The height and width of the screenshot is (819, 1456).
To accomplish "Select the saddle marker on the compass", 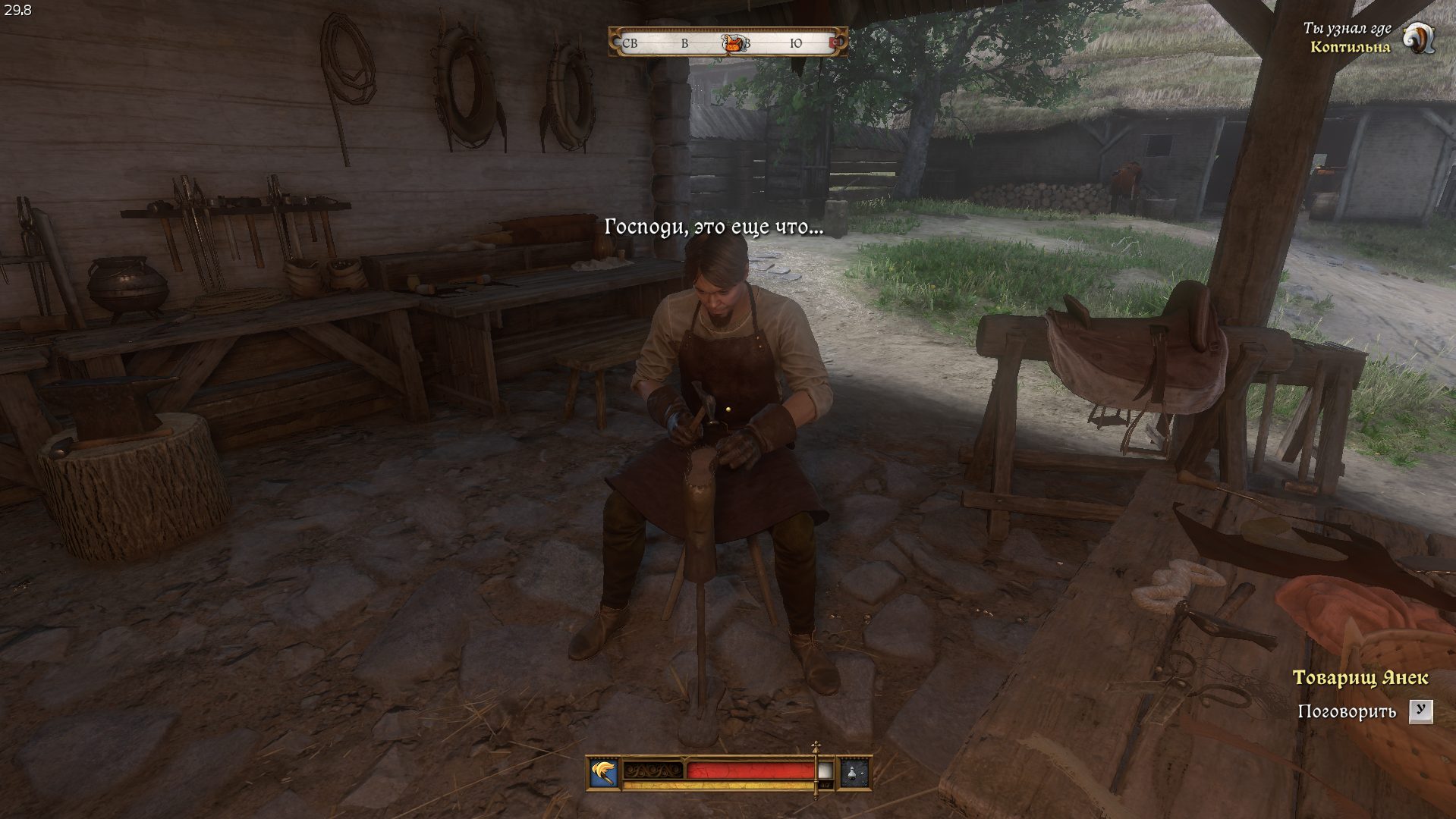I will click(x=732, y=43).
